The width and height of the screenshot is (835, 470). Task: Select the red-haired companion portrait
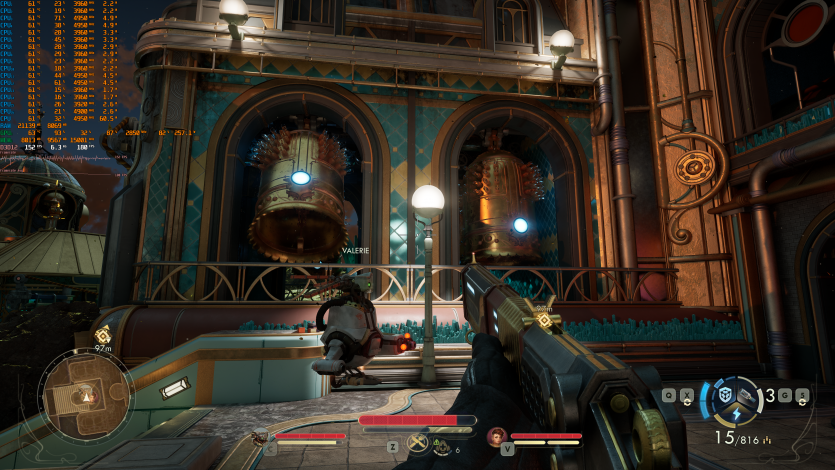point(497,436)
